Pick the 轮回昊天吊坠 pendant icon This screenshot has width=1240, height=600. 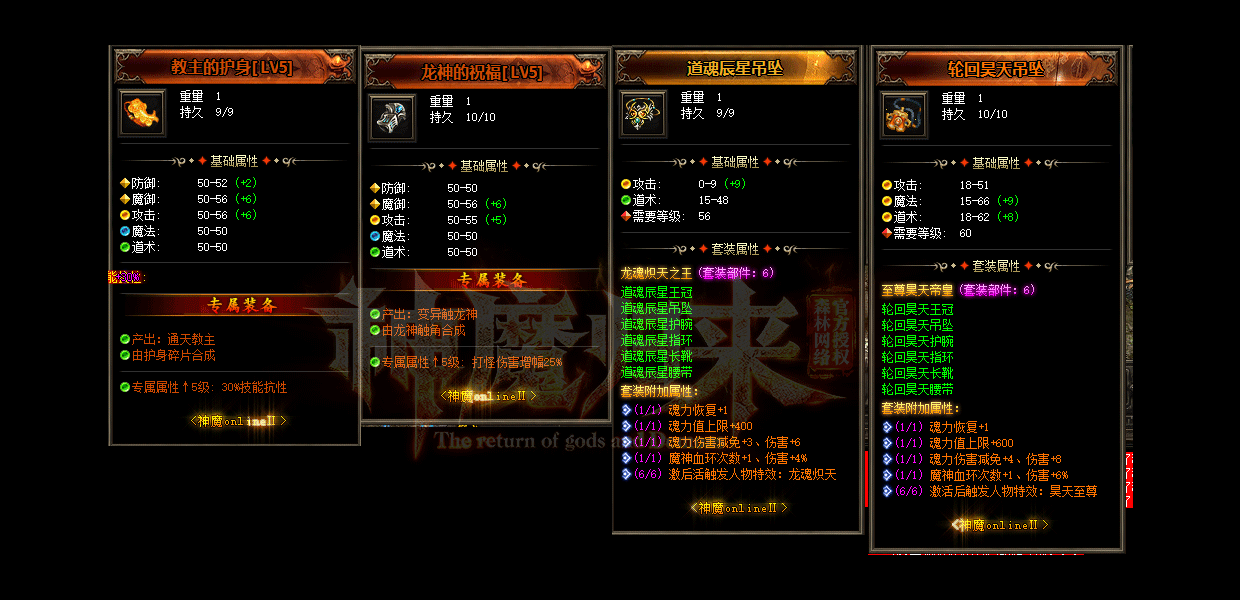pyautogui.click(x=904, y=114)
